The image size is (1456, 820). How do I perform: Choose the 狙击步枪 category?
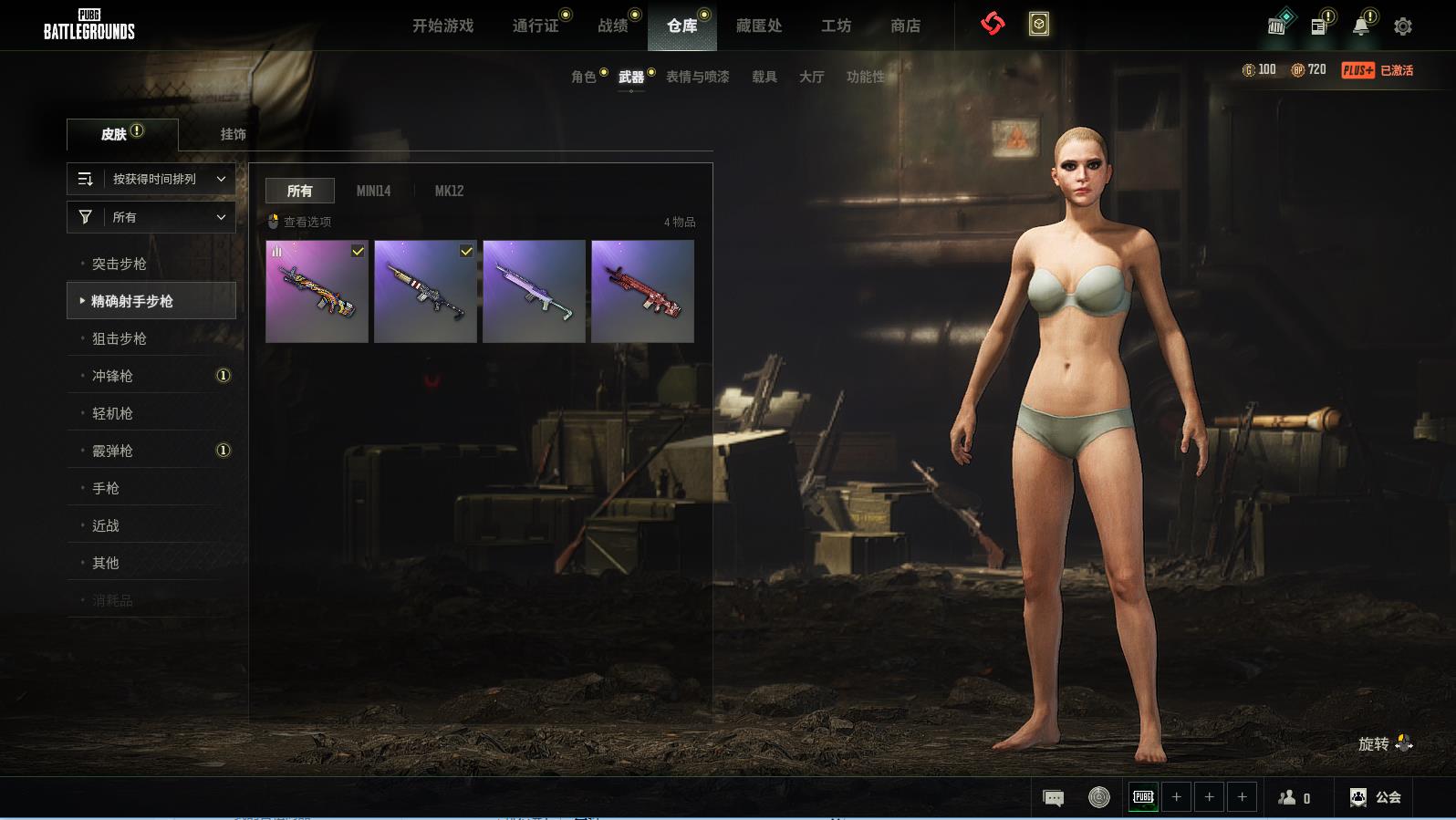(120, 338)
